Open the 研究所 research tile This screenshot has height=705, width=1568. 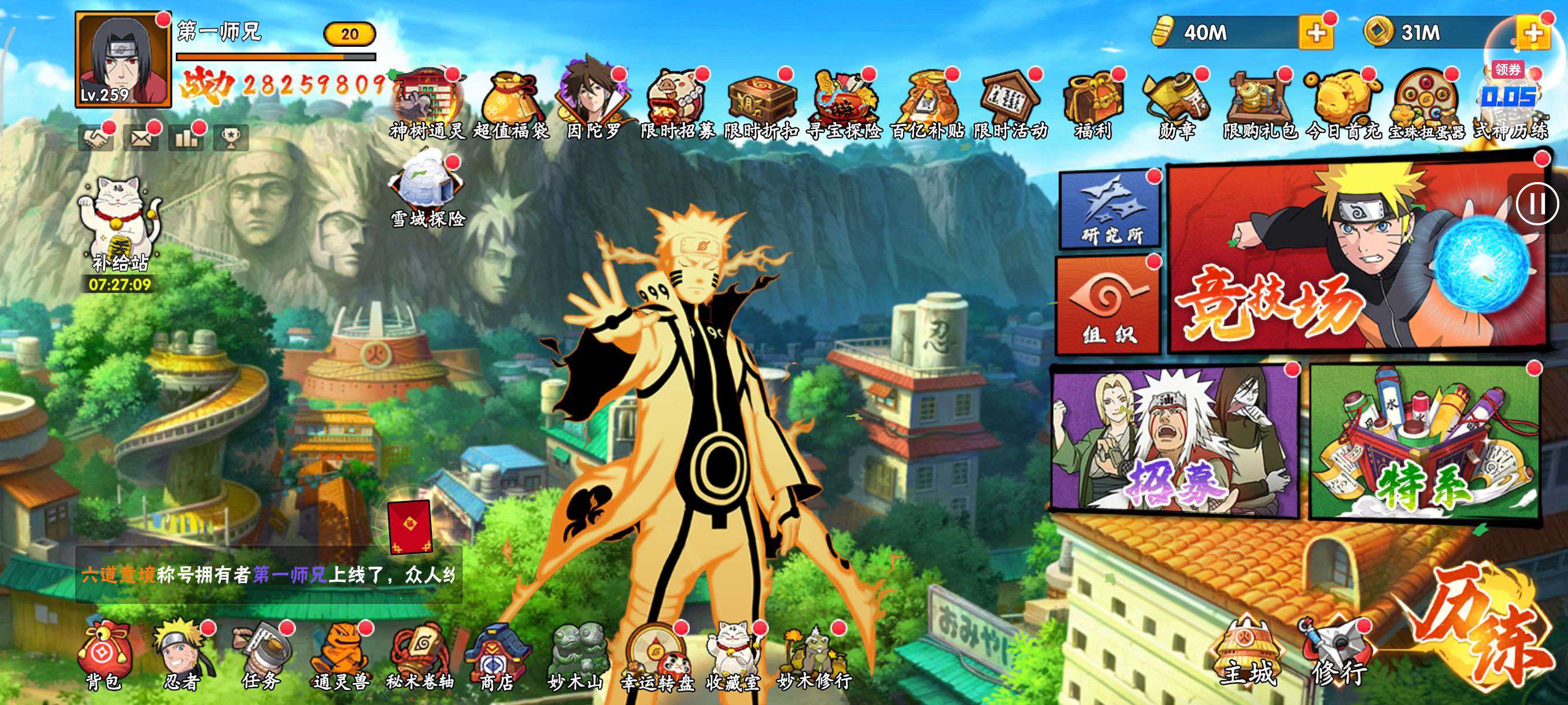pos(1110,209)
